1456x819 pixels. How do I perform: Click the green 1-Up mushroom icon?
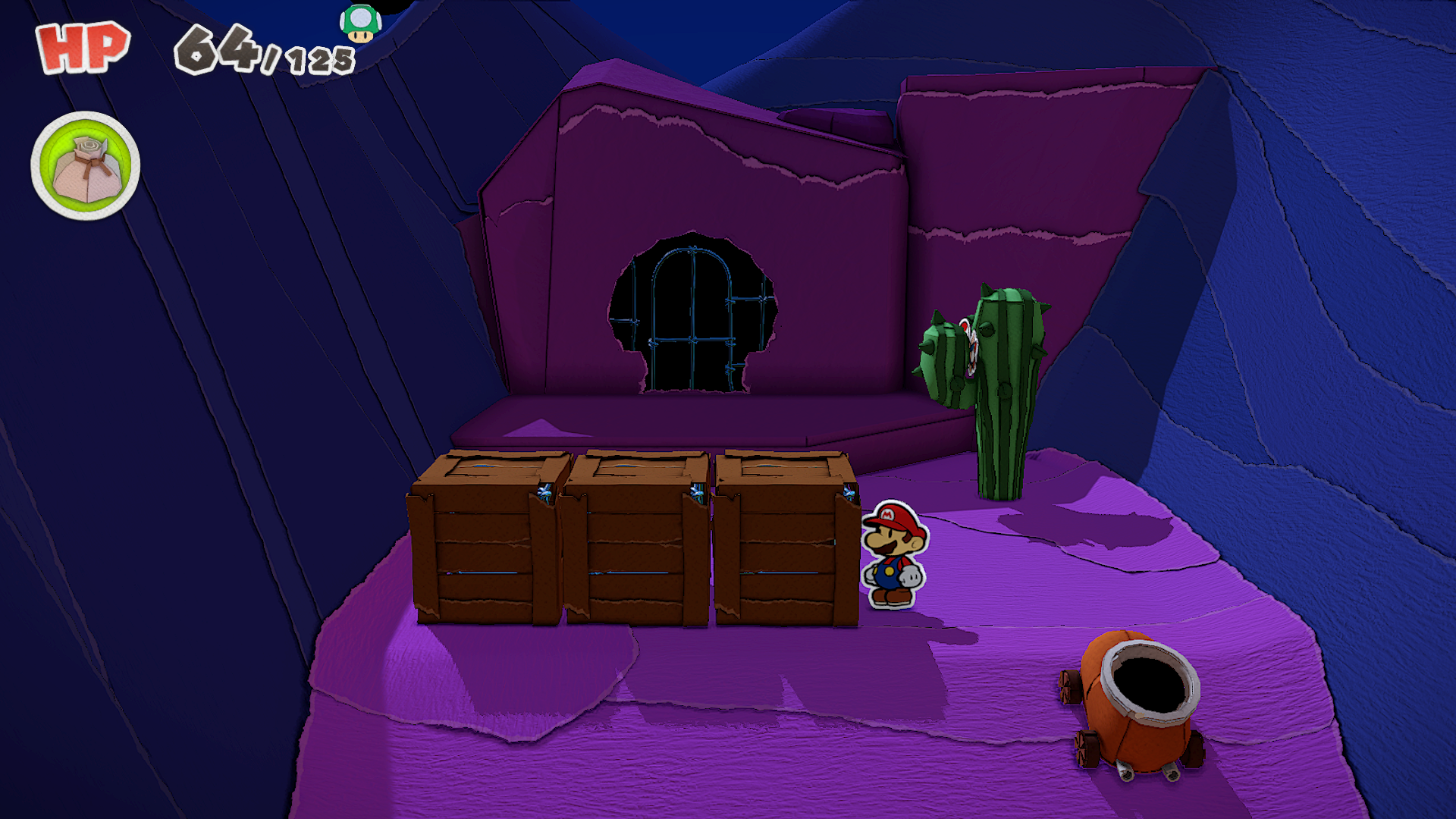pyautogui.click(x=360, y=24)
